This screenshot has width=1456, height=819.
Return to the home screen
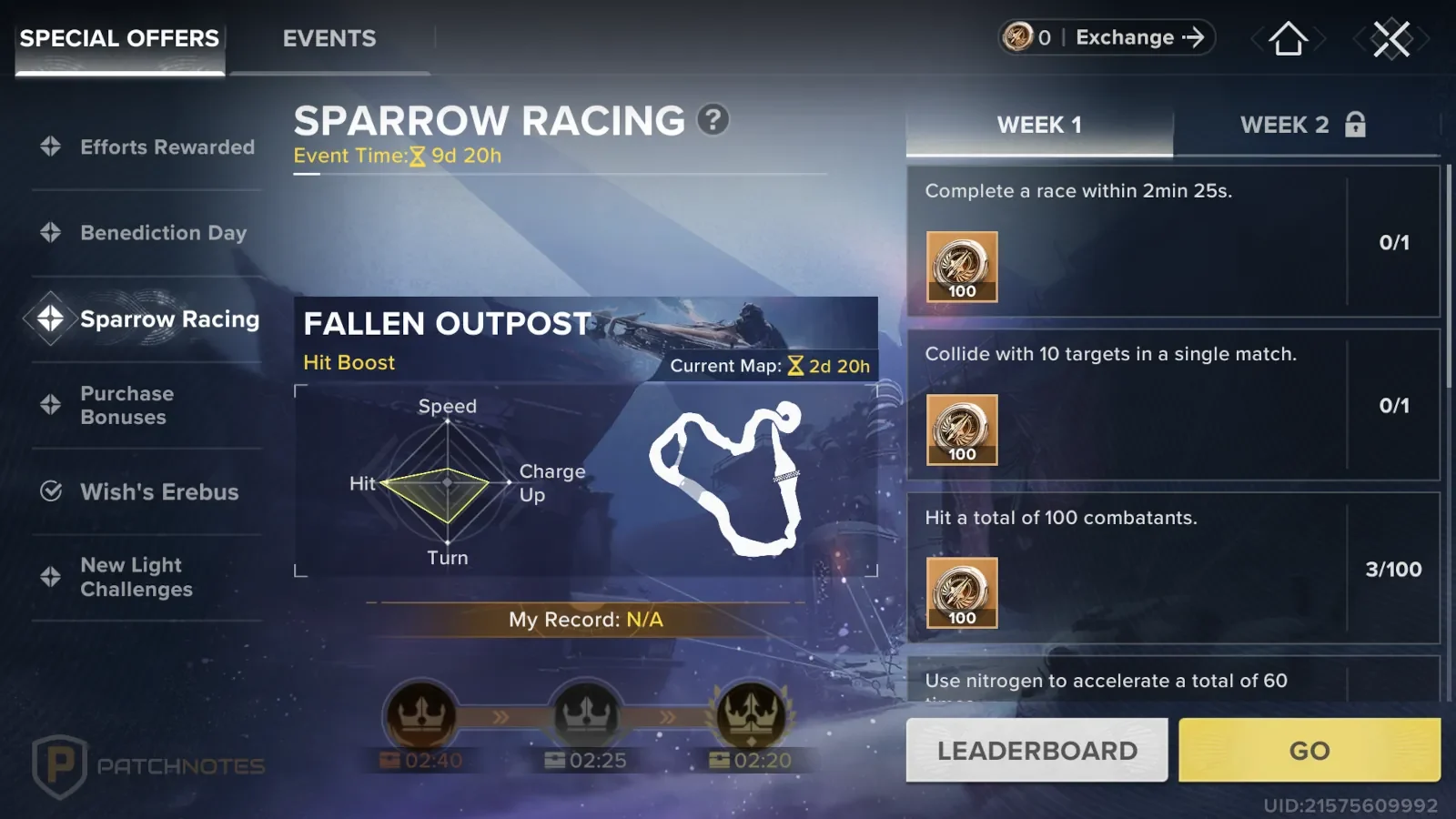[1288, 39]
